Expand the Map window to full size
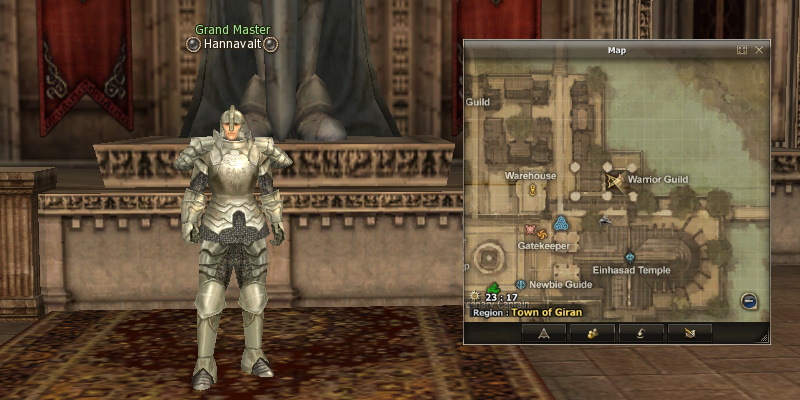800x400 pixels. tap(742, 49)
